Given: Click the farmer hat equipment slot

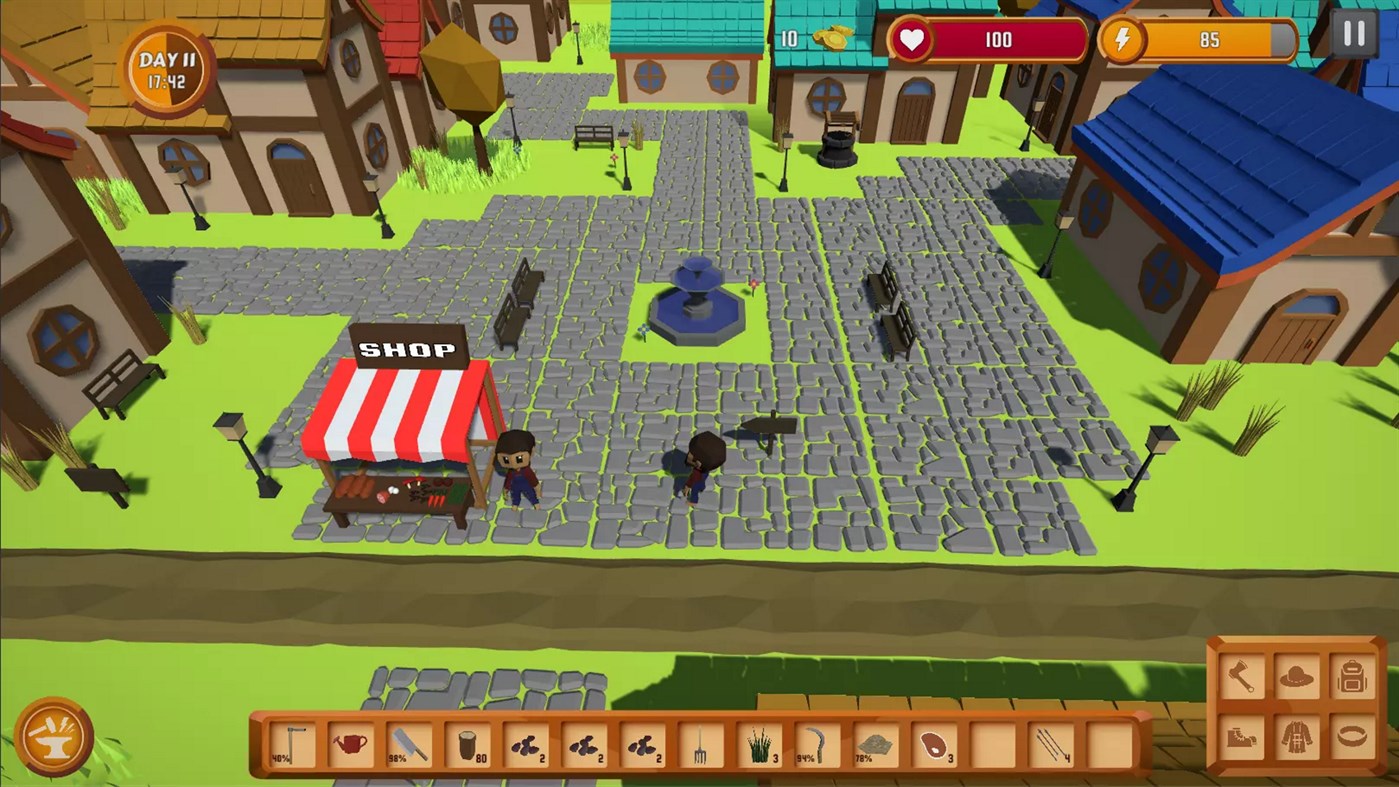Looking at the screenshot, I should [x=1297, y=675].
